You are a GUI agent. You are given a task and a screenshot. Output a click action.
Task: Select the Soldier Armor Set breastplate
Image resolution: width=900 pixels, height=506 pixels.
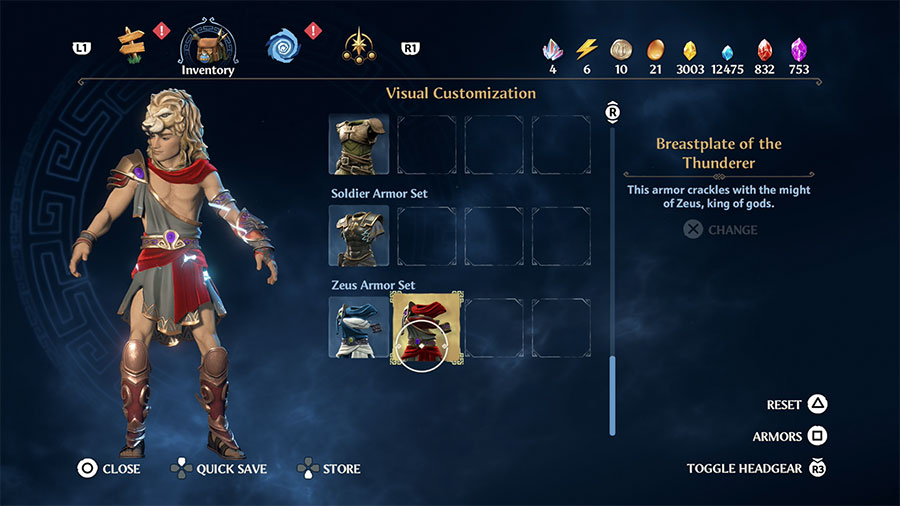359,236
